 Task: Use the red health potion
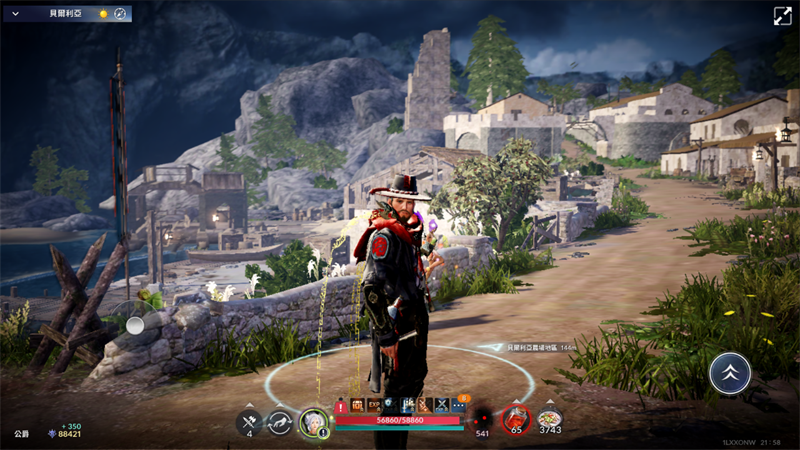point(516,419)
